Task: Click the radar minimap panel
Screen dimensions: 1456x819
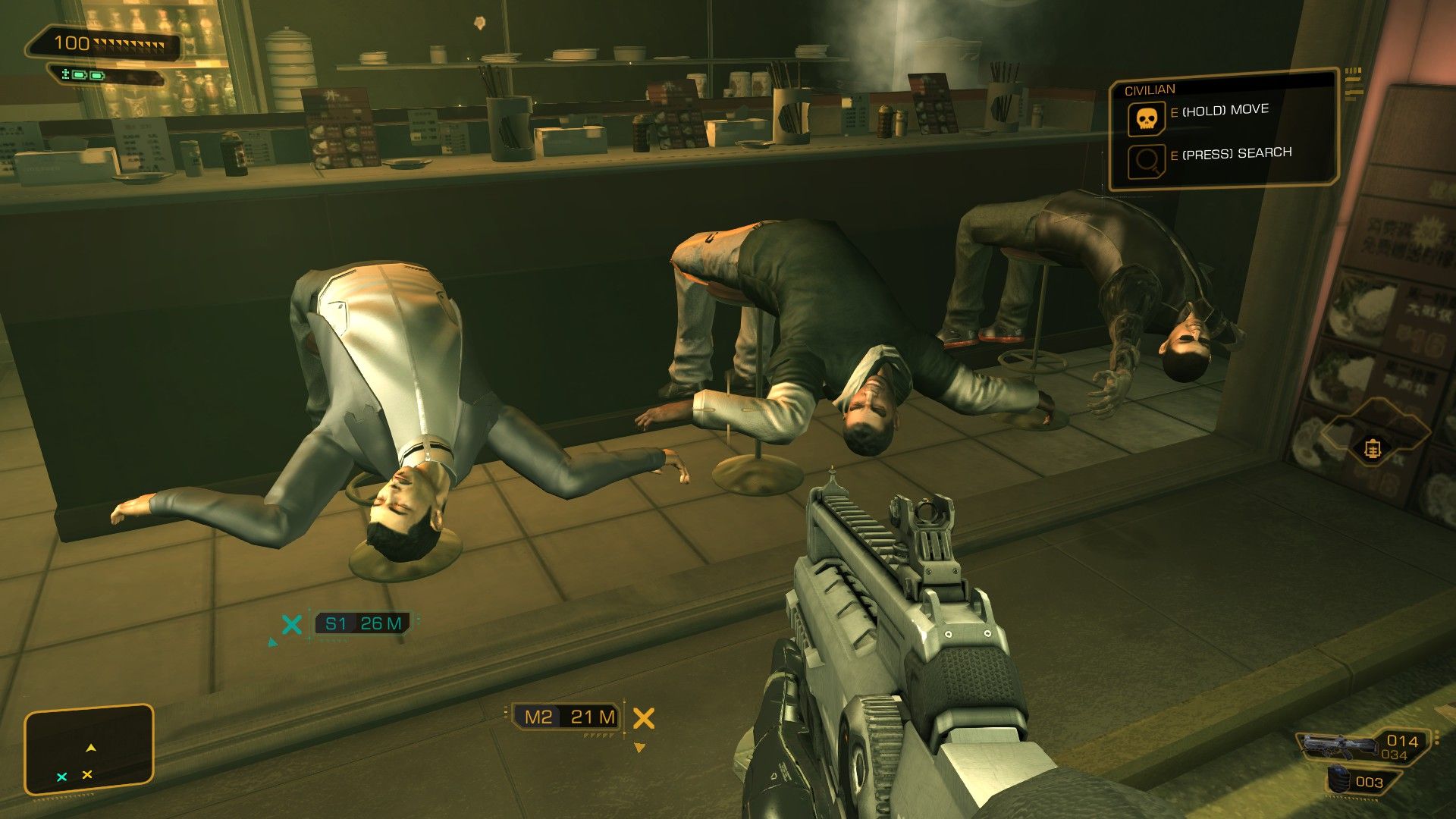Action: [89, 750]
